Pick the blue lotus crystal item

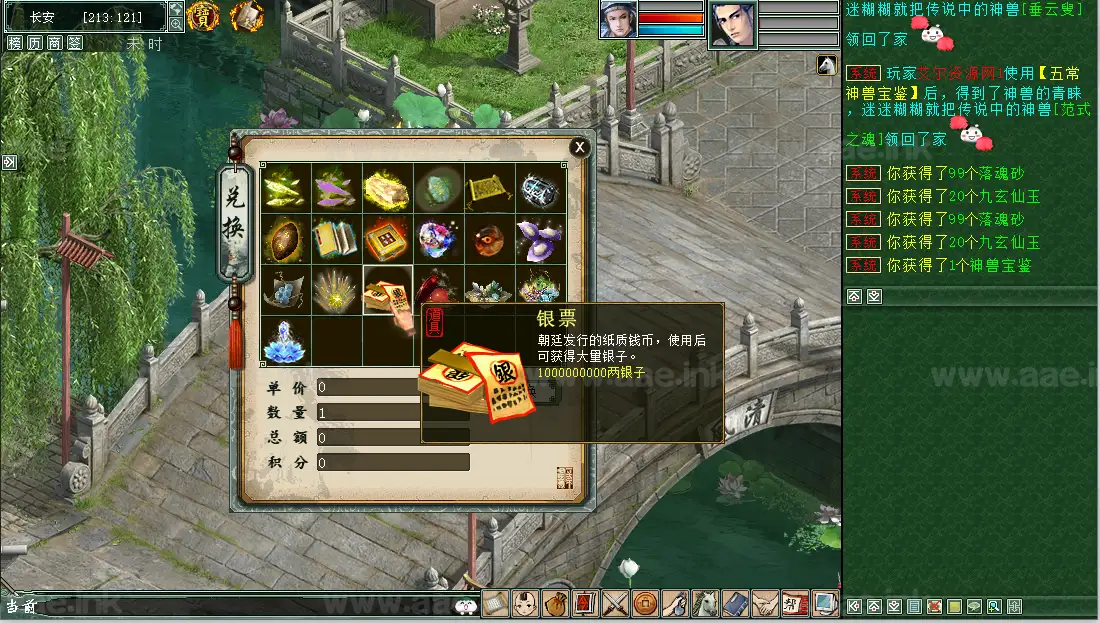(285, 341)
